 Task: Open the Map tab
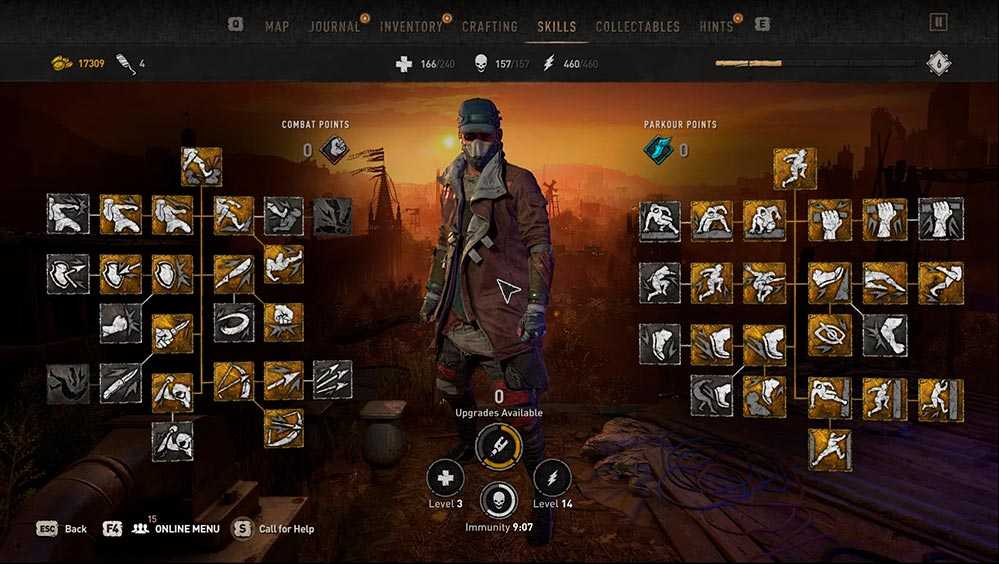tap(277, 26)
